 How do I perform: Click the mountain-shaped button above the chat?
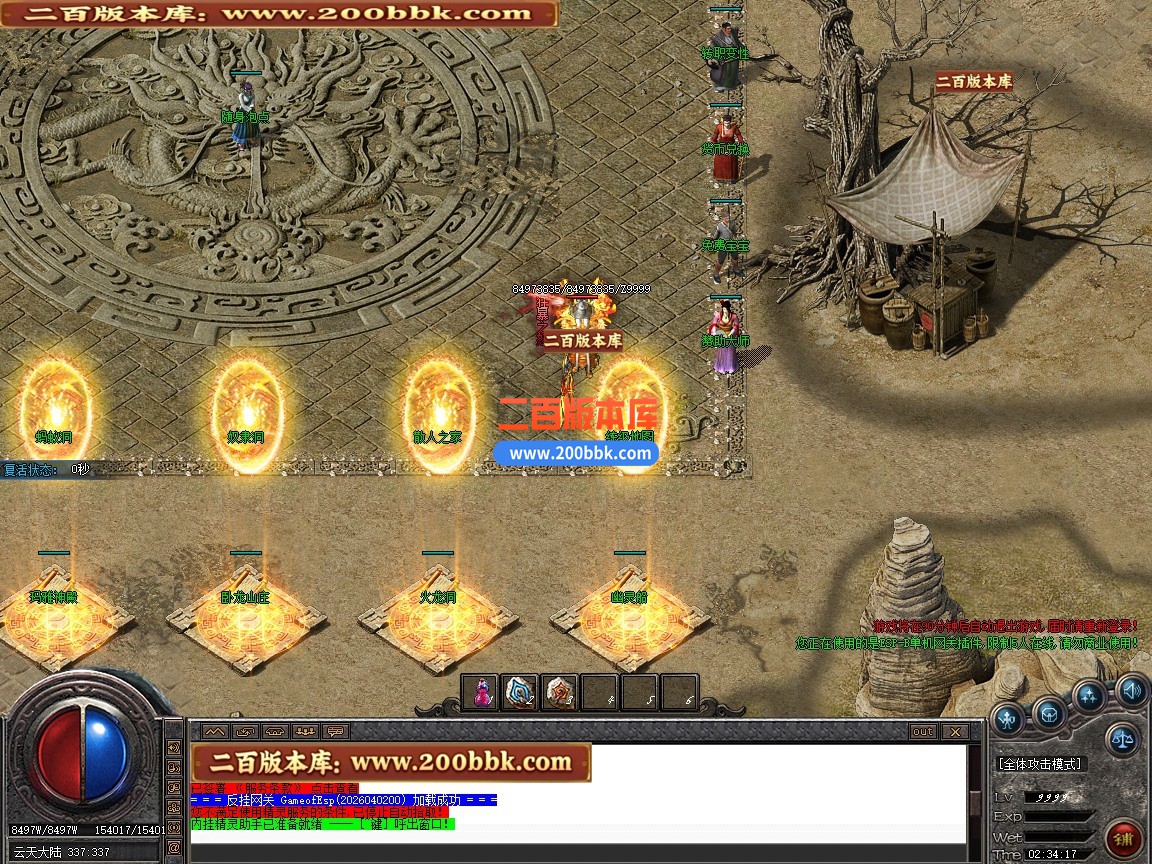click(215, 731)
